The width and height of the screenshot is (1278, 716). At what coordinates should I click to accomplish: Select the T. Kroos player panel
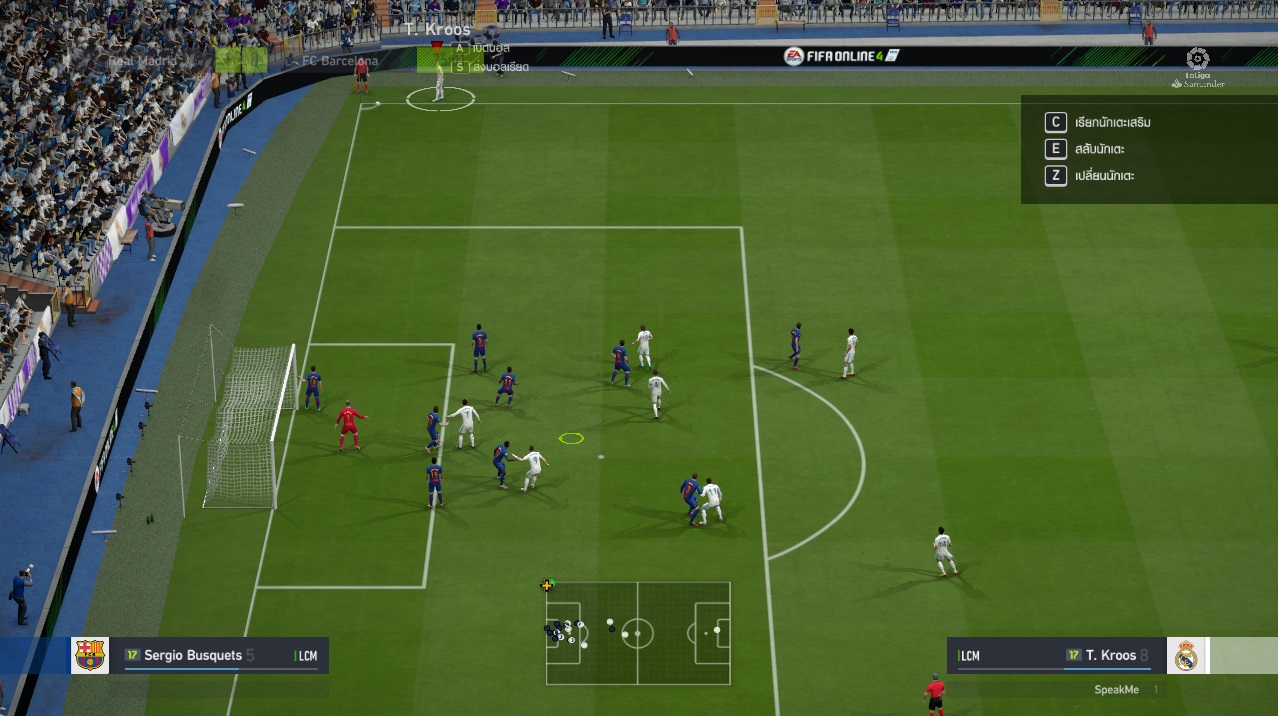pyautogui.click(x=1056, y=656)
